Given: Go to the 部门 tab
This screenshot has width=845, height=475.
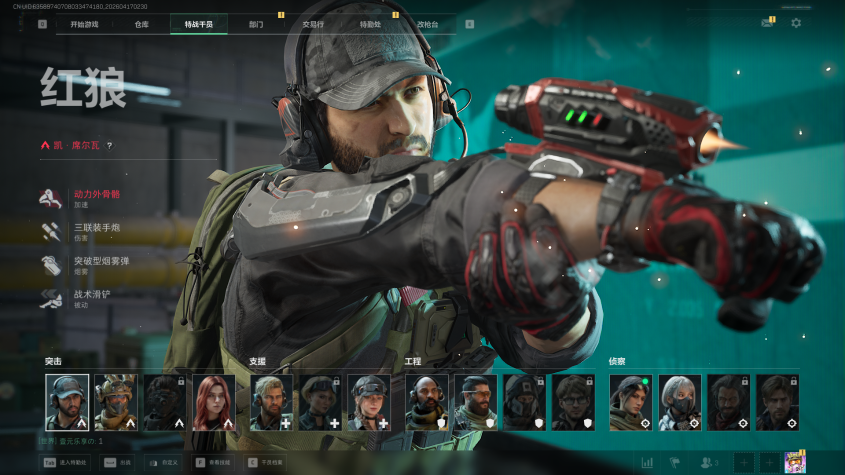Looking at the screenshot, I should click(x=256, y=24).
